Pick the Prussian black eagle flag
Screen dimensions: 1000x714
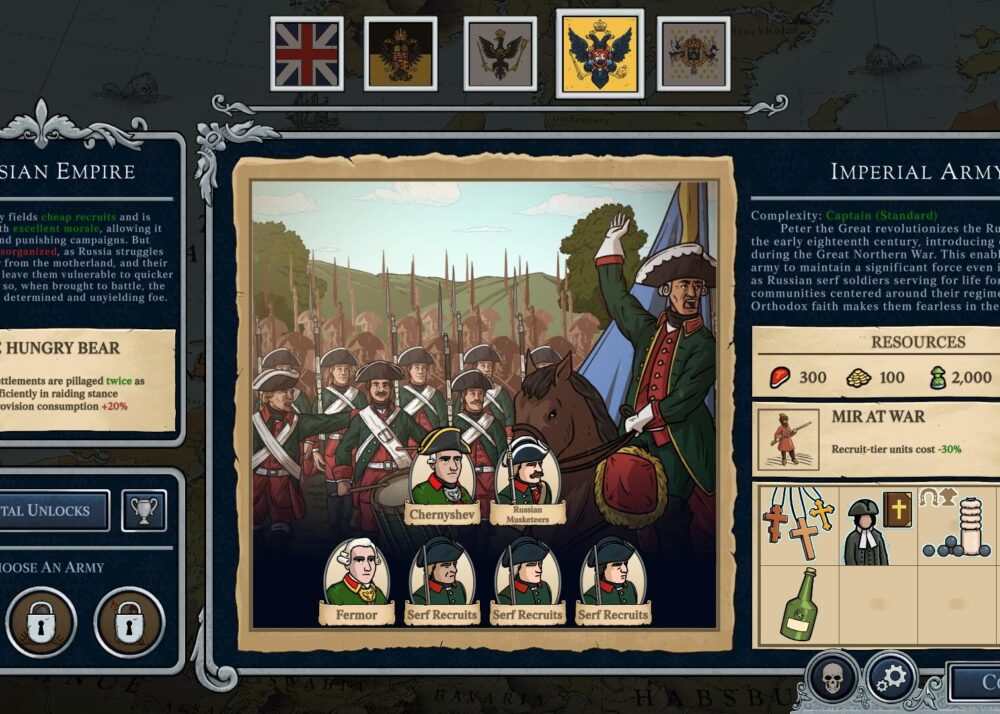(500, 53)
